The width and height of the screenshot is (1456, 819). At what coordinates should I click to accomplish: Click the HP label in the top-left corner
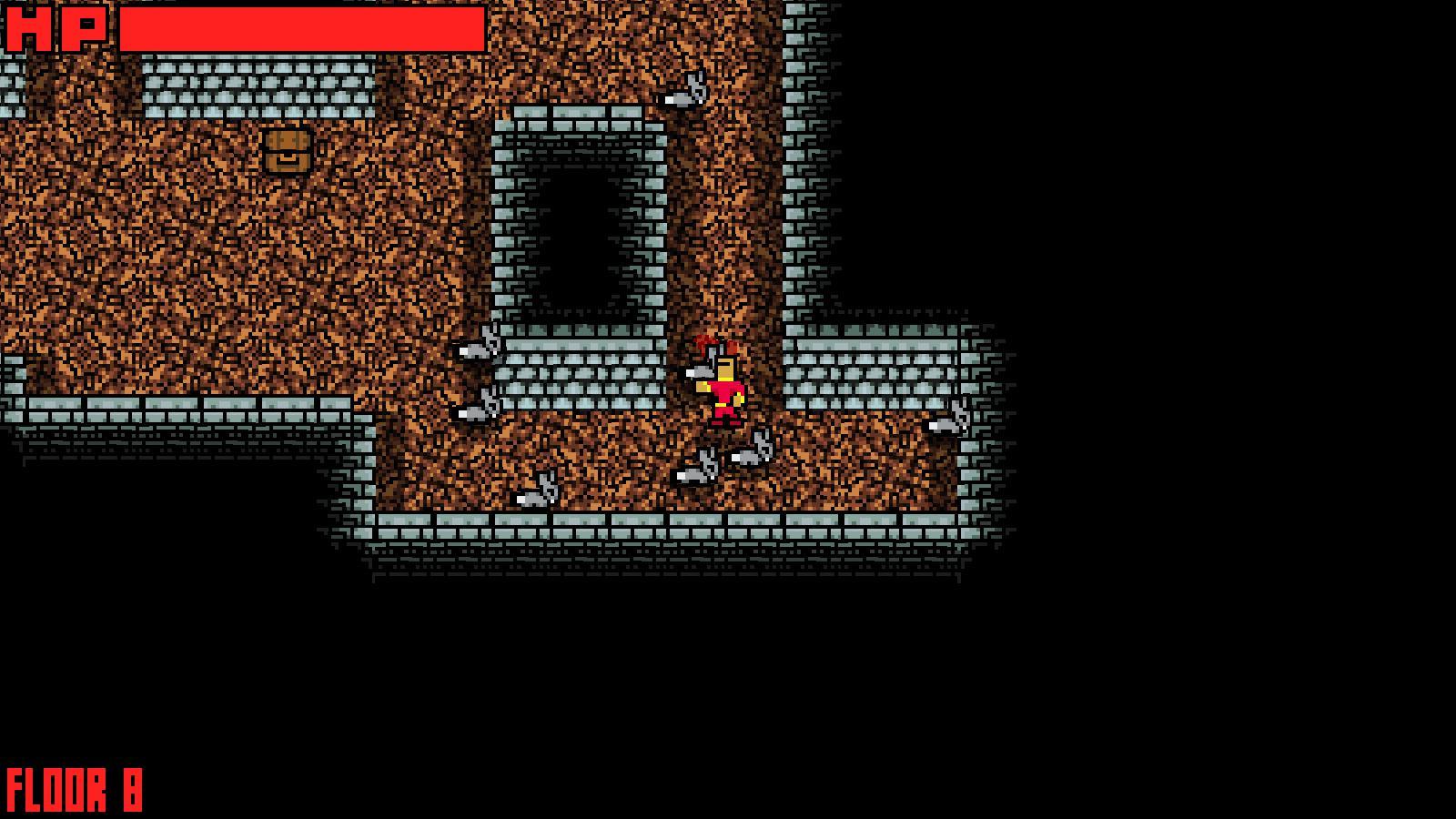(55, 27)
